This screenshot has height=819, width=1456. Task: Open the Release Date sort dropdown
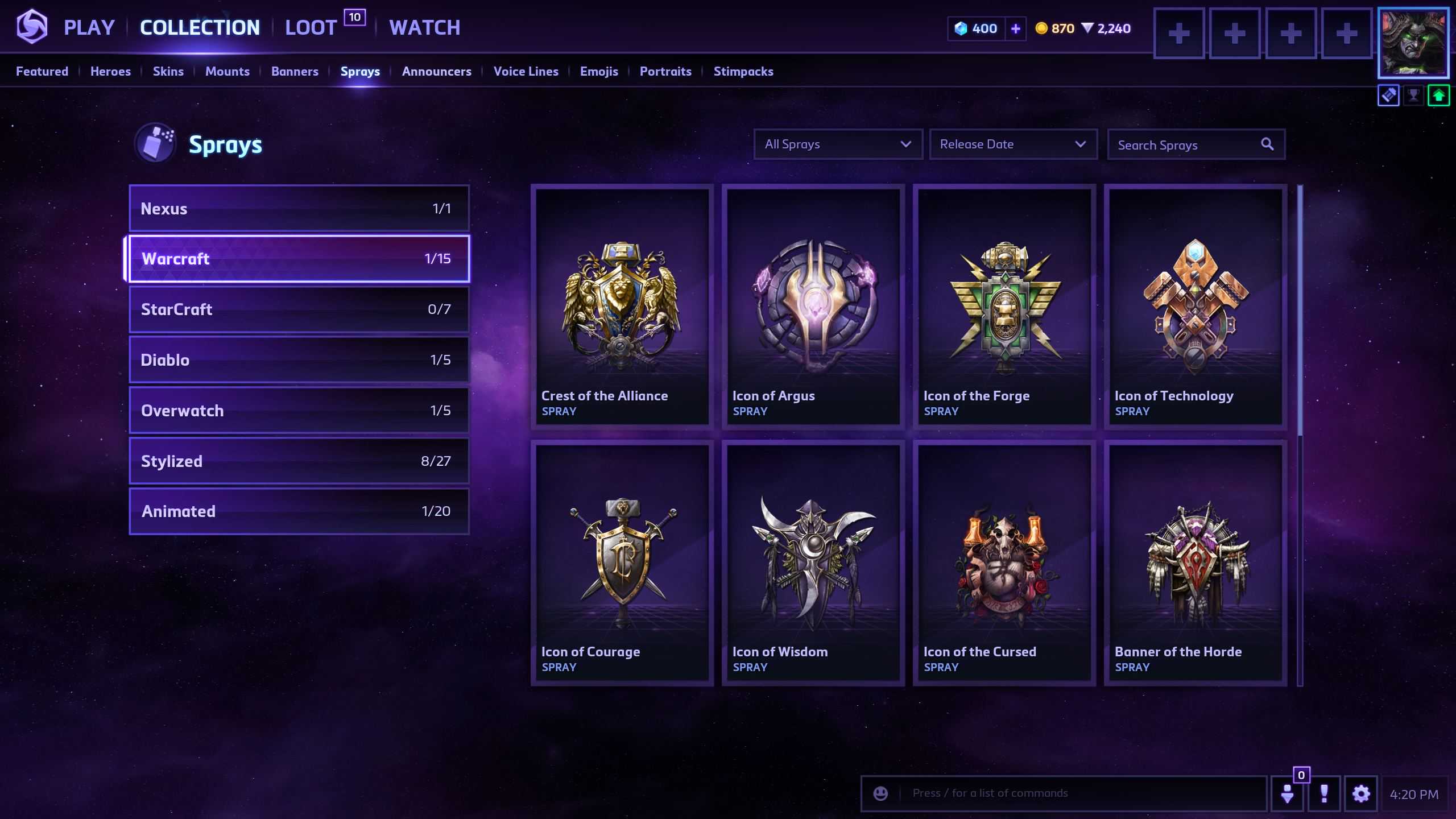coord(1012,144)
